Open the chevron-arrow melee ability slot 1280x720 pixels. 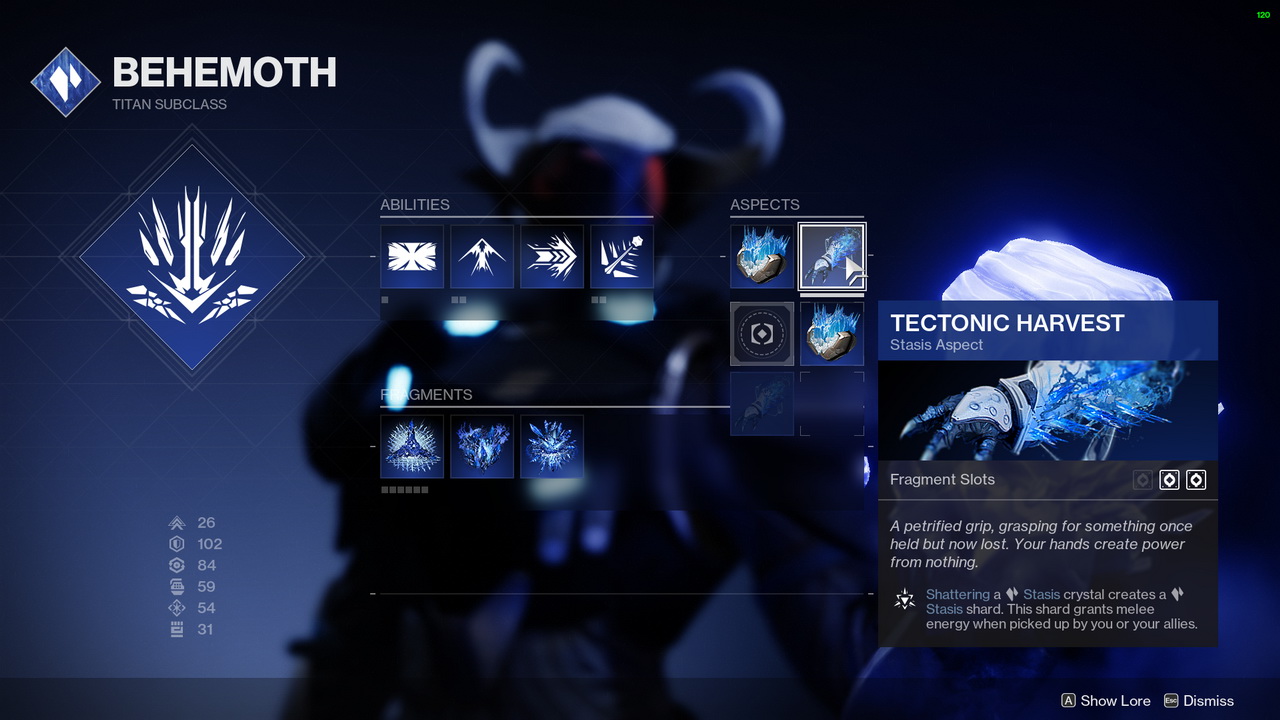[x=552, y=257]
